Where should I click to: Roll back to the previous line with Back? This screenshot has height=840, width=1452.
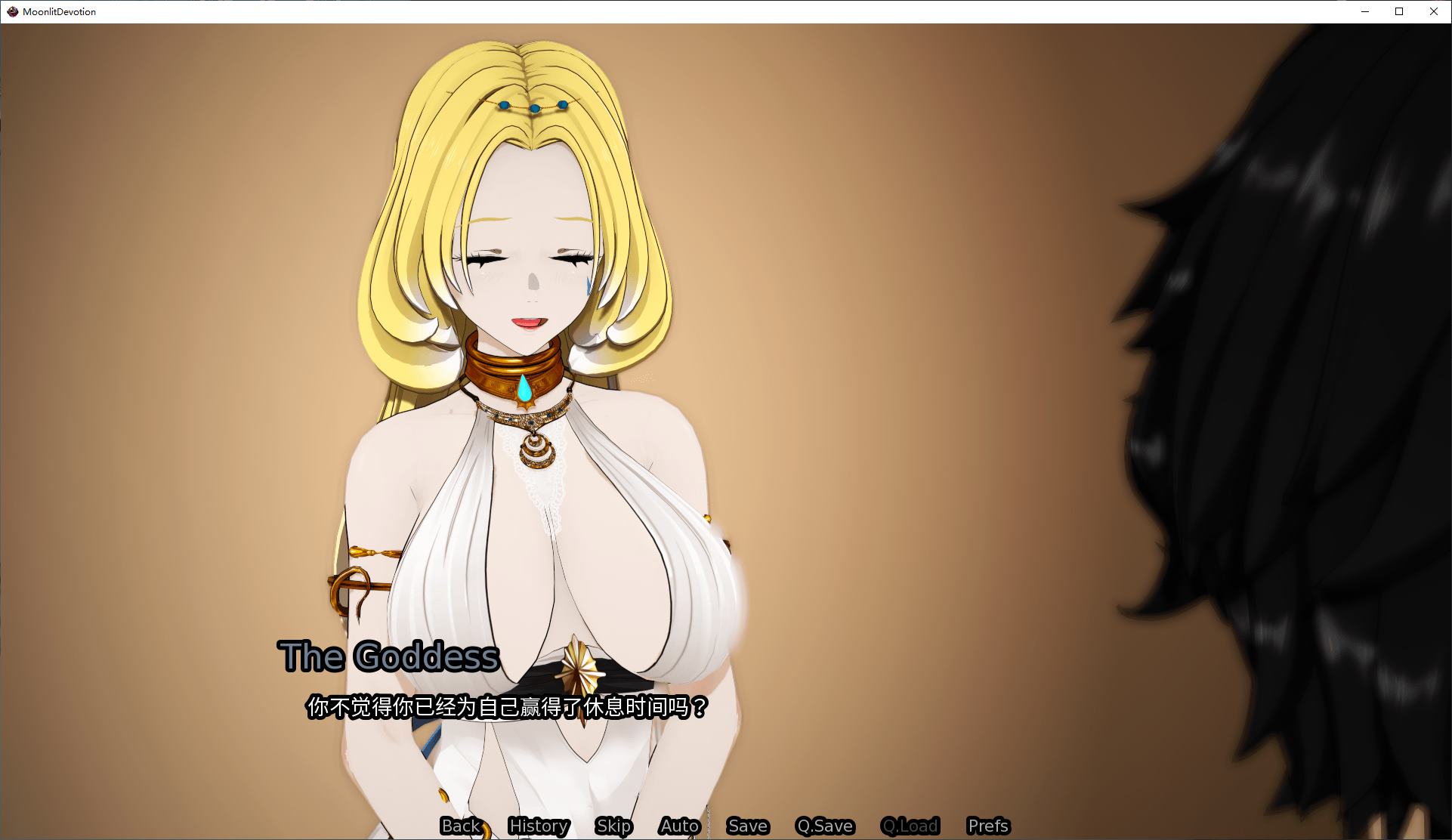point(461,826)
